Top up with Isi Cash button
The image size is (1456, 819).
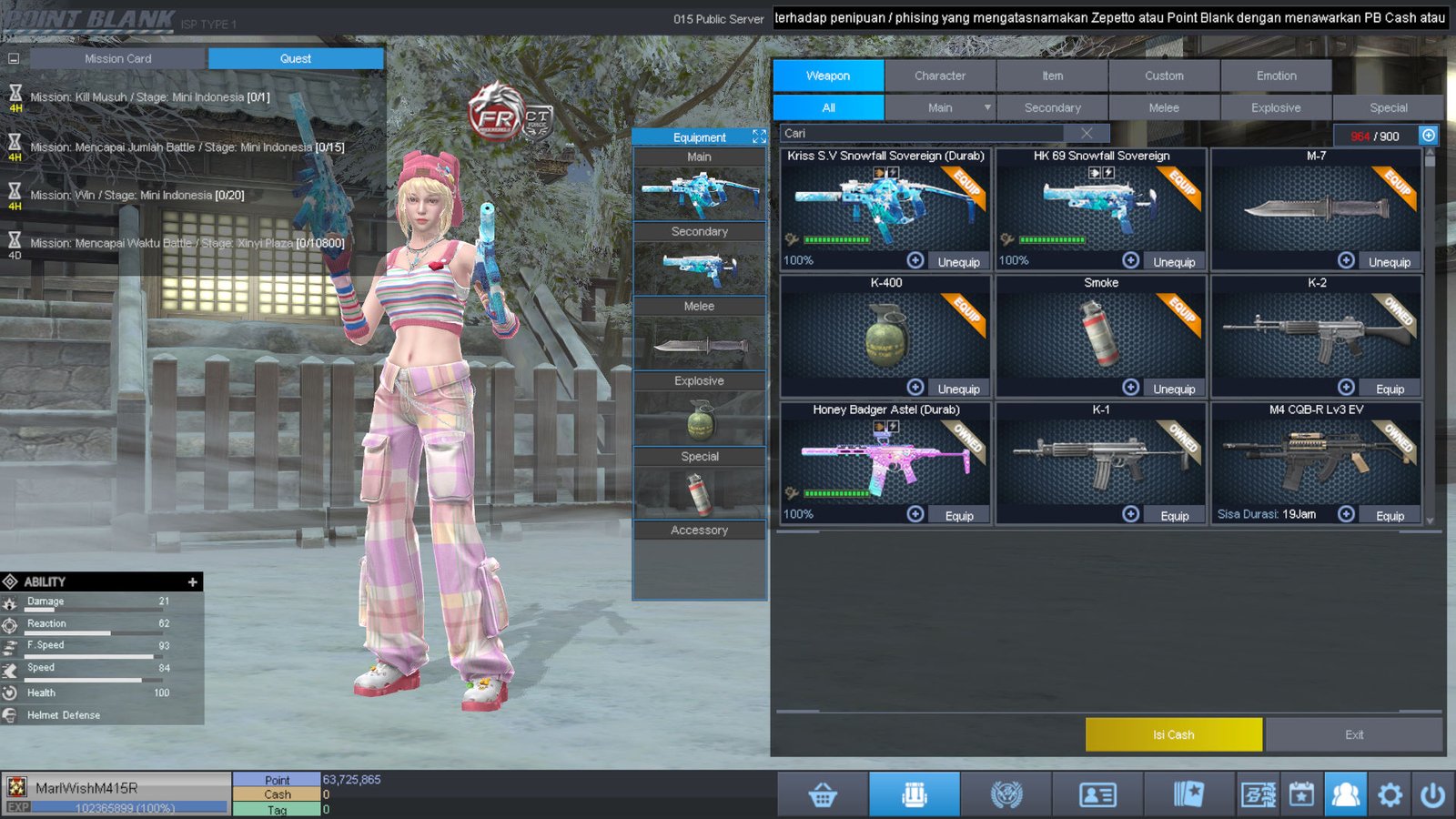pos(1173,734)
